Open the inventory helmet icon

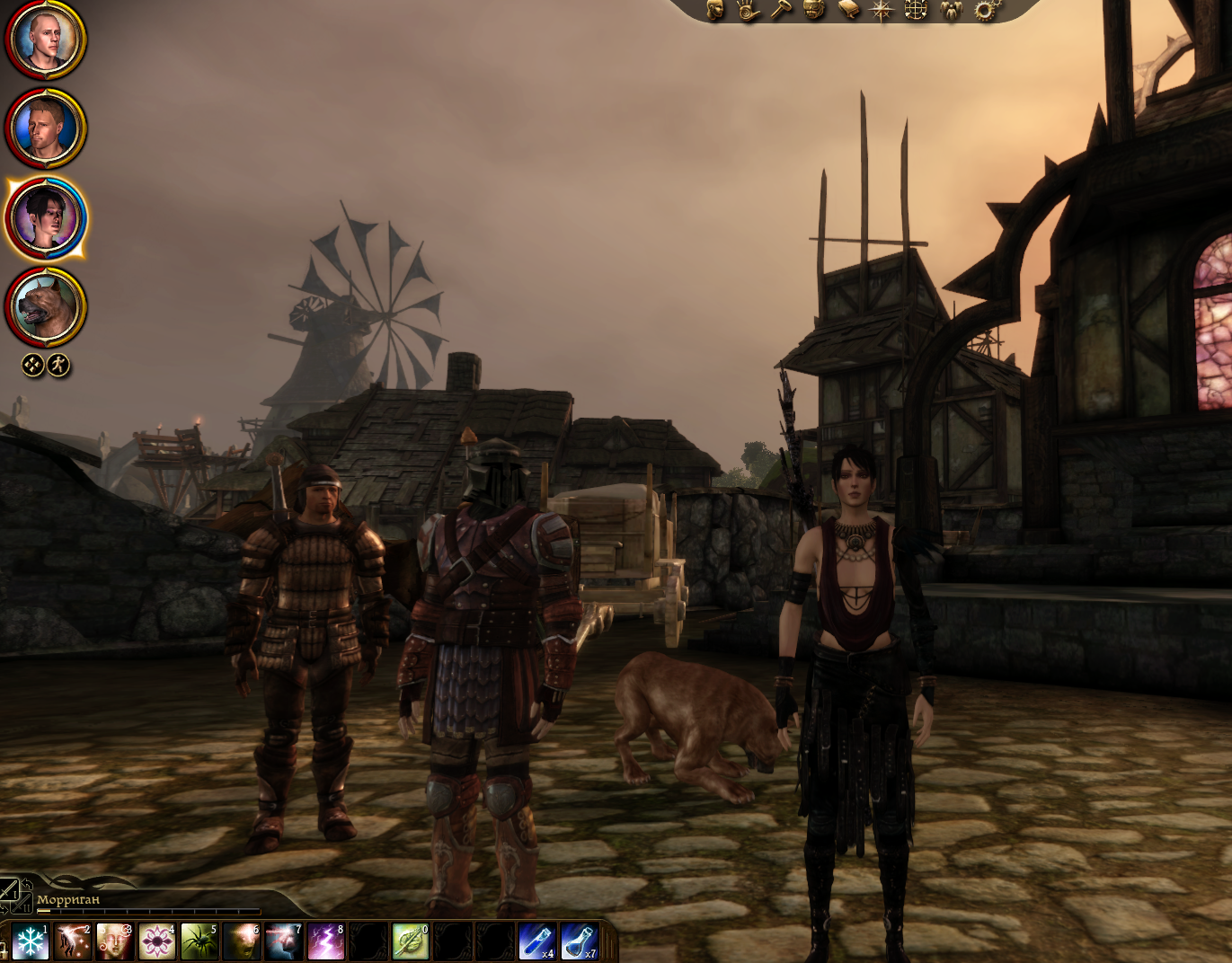coord(814,10)
